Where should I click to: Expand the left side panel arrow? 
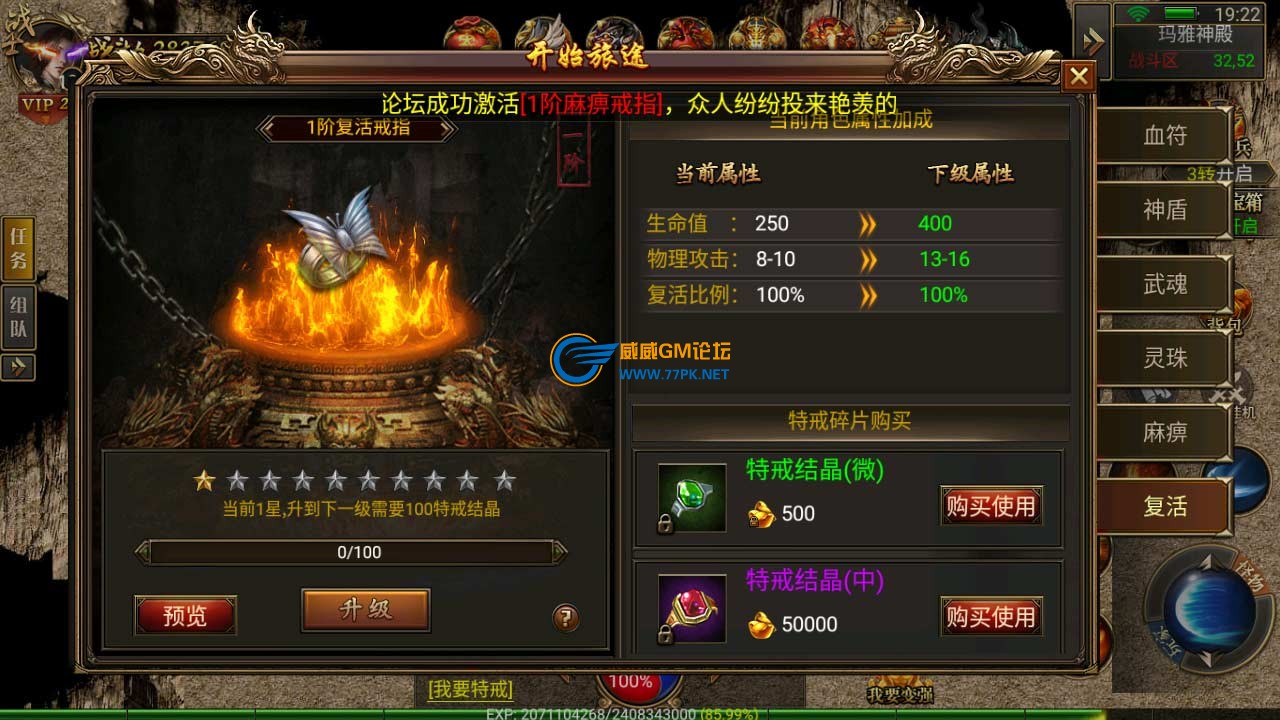(x=18, y=367)
